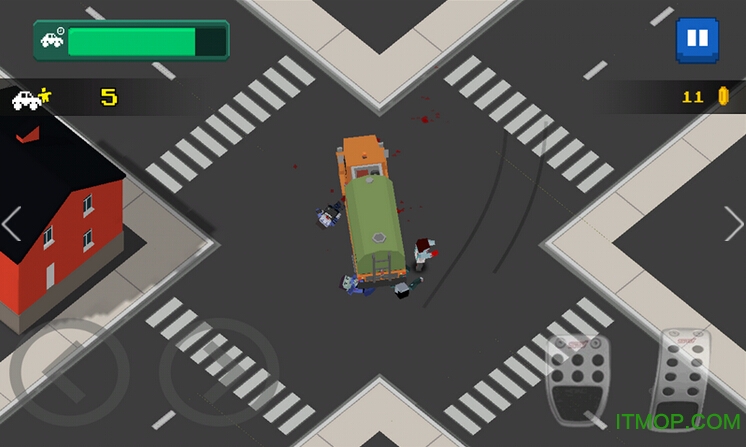Pause the game with the blue button
This screenshot has height=447, width=746.
696,39
